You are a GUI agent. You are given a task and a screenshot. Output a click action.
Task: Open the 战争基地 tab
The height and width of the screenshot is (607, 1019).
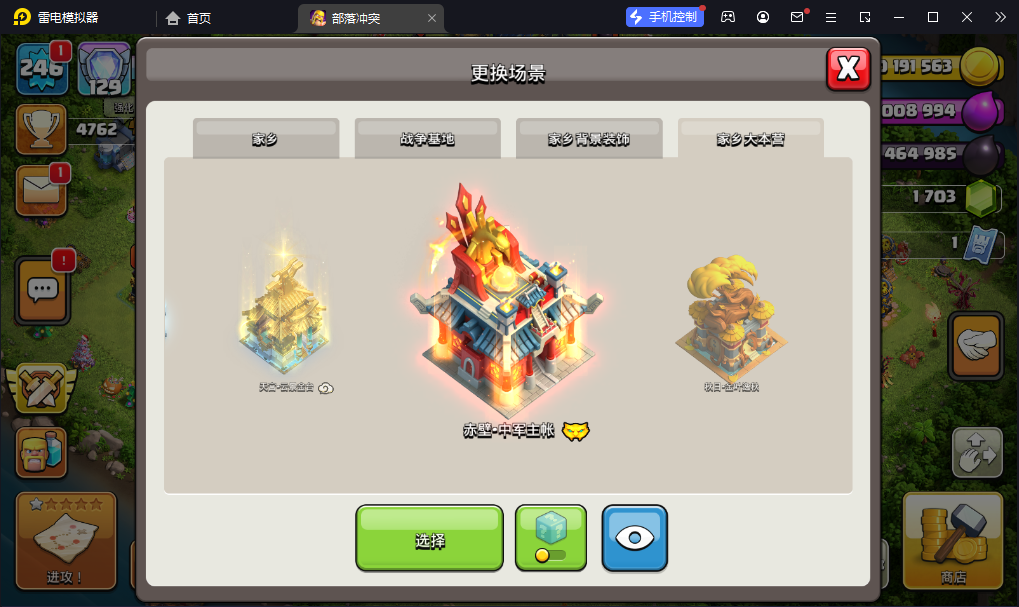click(427, 139)
